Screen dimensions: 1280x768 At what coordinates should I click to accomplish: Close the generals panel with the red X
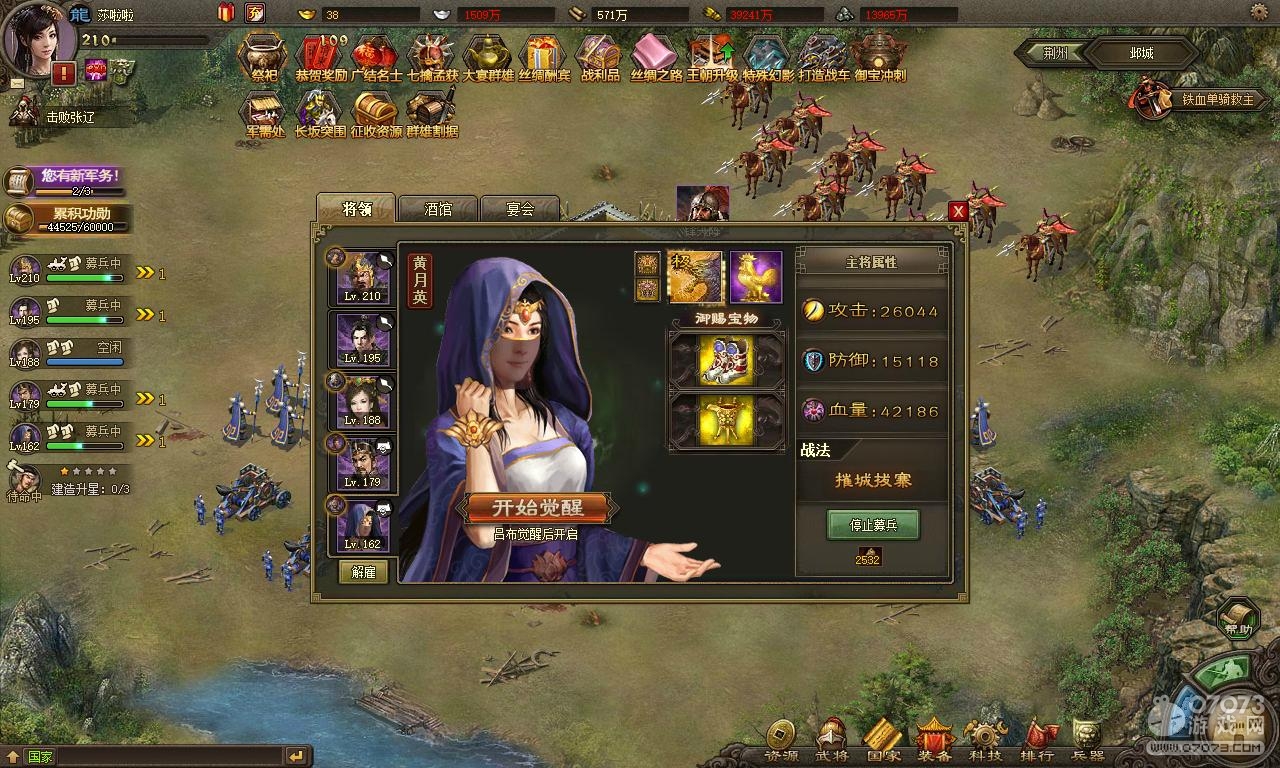point(957,211)
